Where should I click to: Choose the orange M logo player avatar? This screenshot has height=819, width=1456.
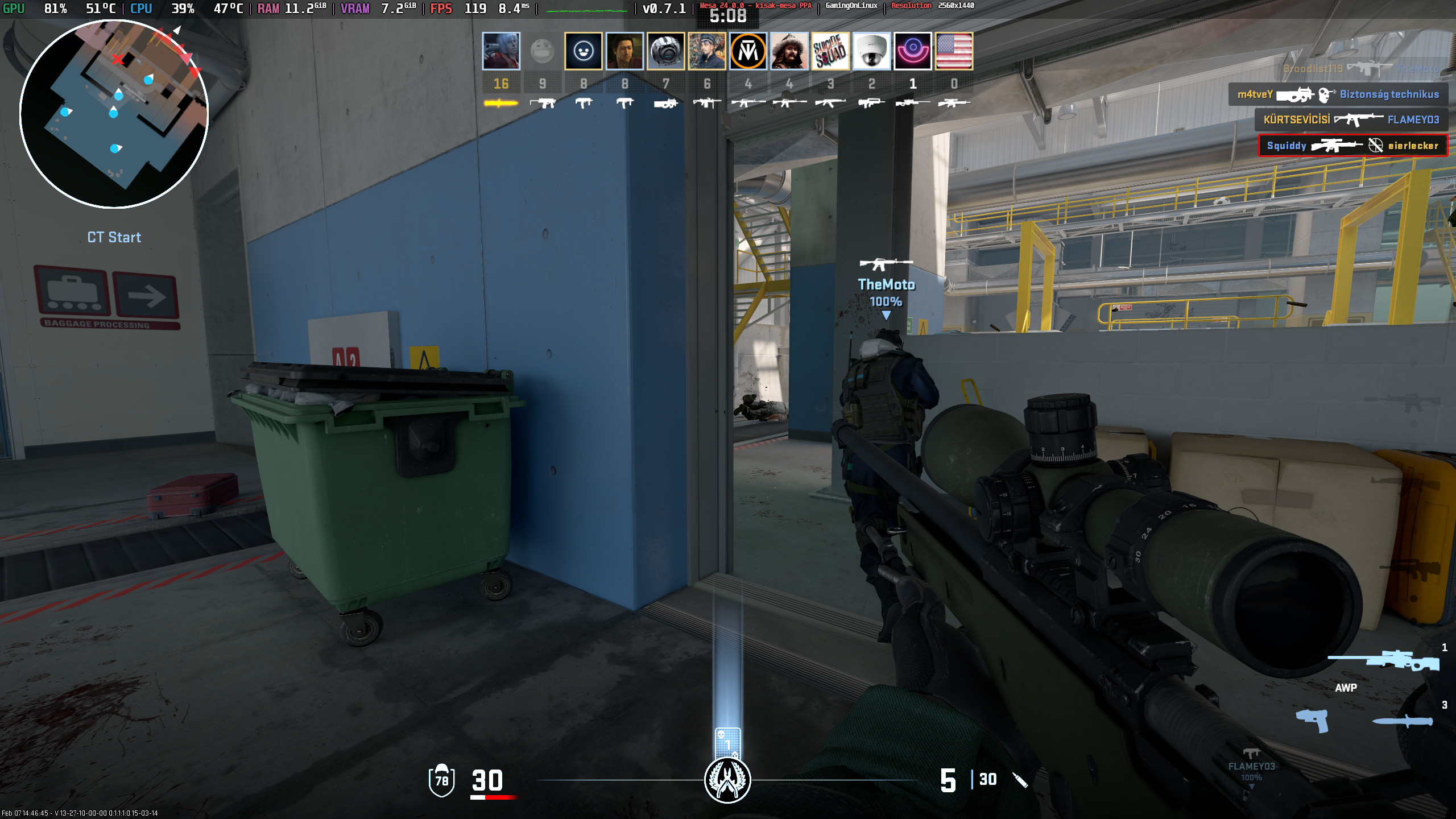pos(748,51)
